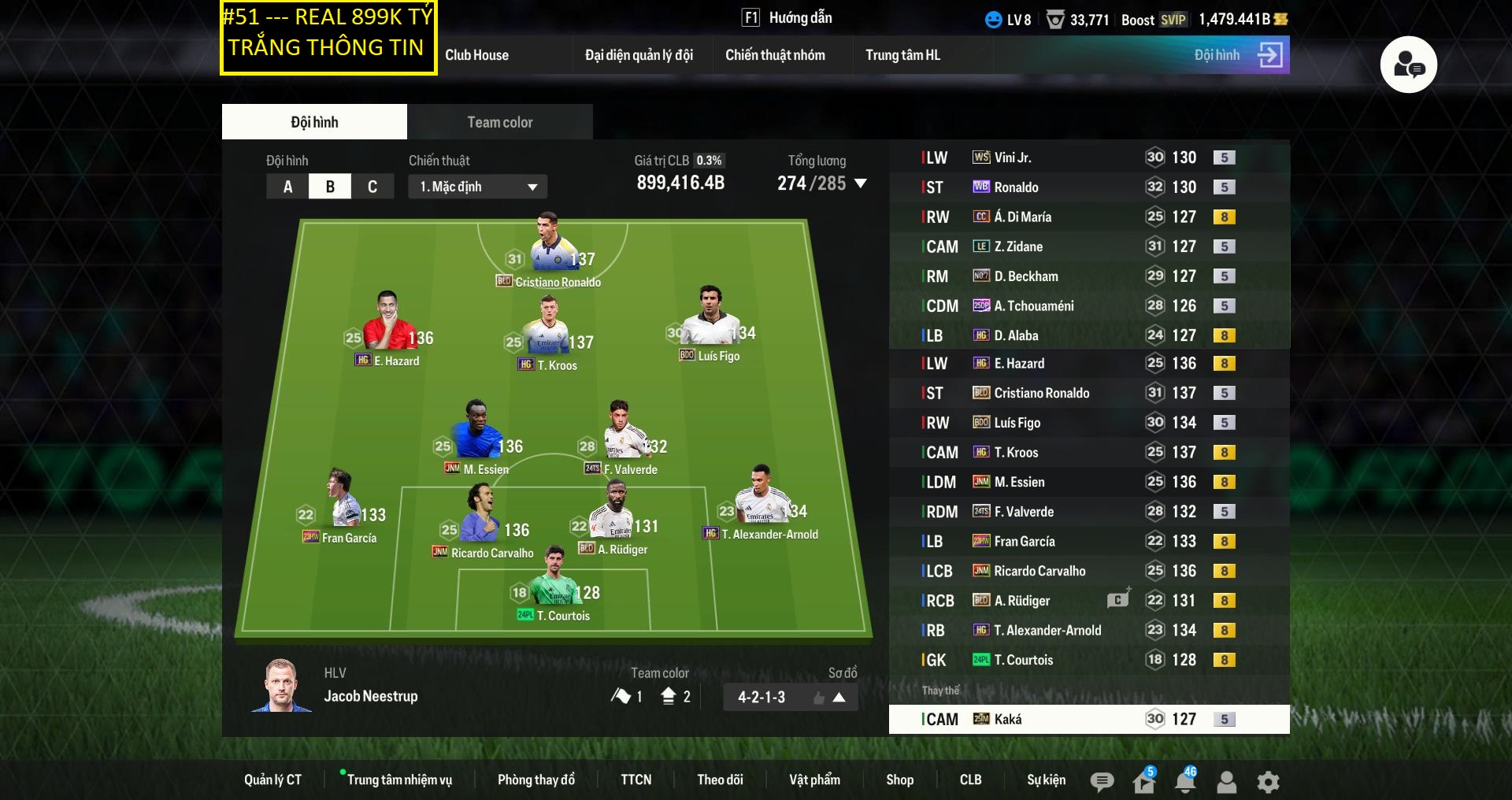This screenshot has width=1512, height=800.
Task: Open the chat message icon in bottom bar
Action: coord(1102,781)
